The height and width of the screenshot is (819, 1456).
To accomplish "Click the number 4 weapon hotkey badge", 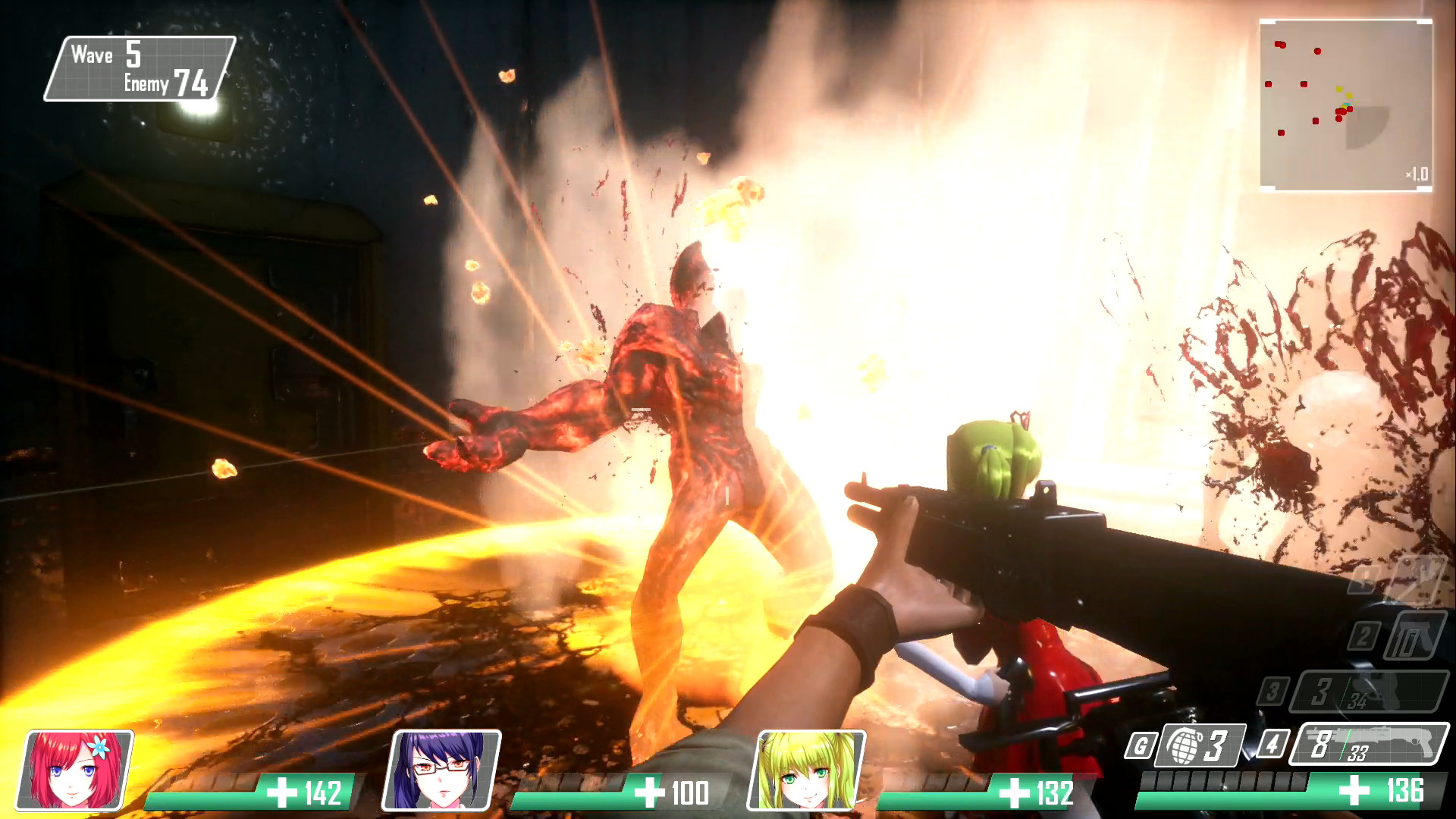I will point(1272,745).
